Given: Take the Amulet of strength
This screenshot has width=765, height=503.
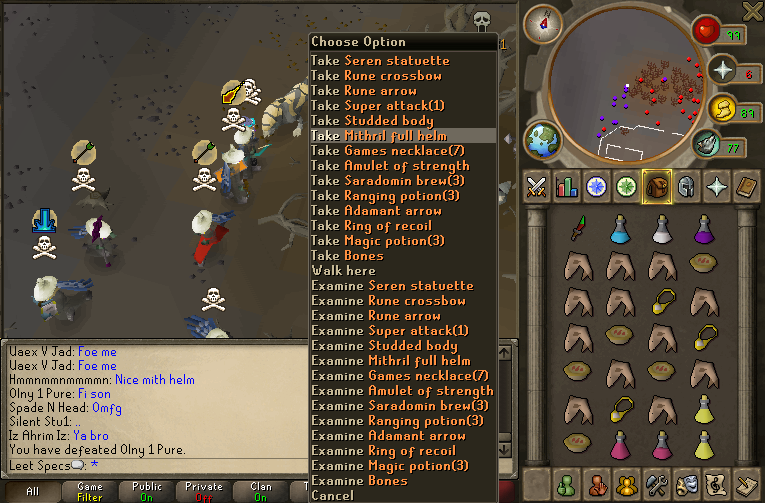Looking at the screenshot, I should click(390, 166).
